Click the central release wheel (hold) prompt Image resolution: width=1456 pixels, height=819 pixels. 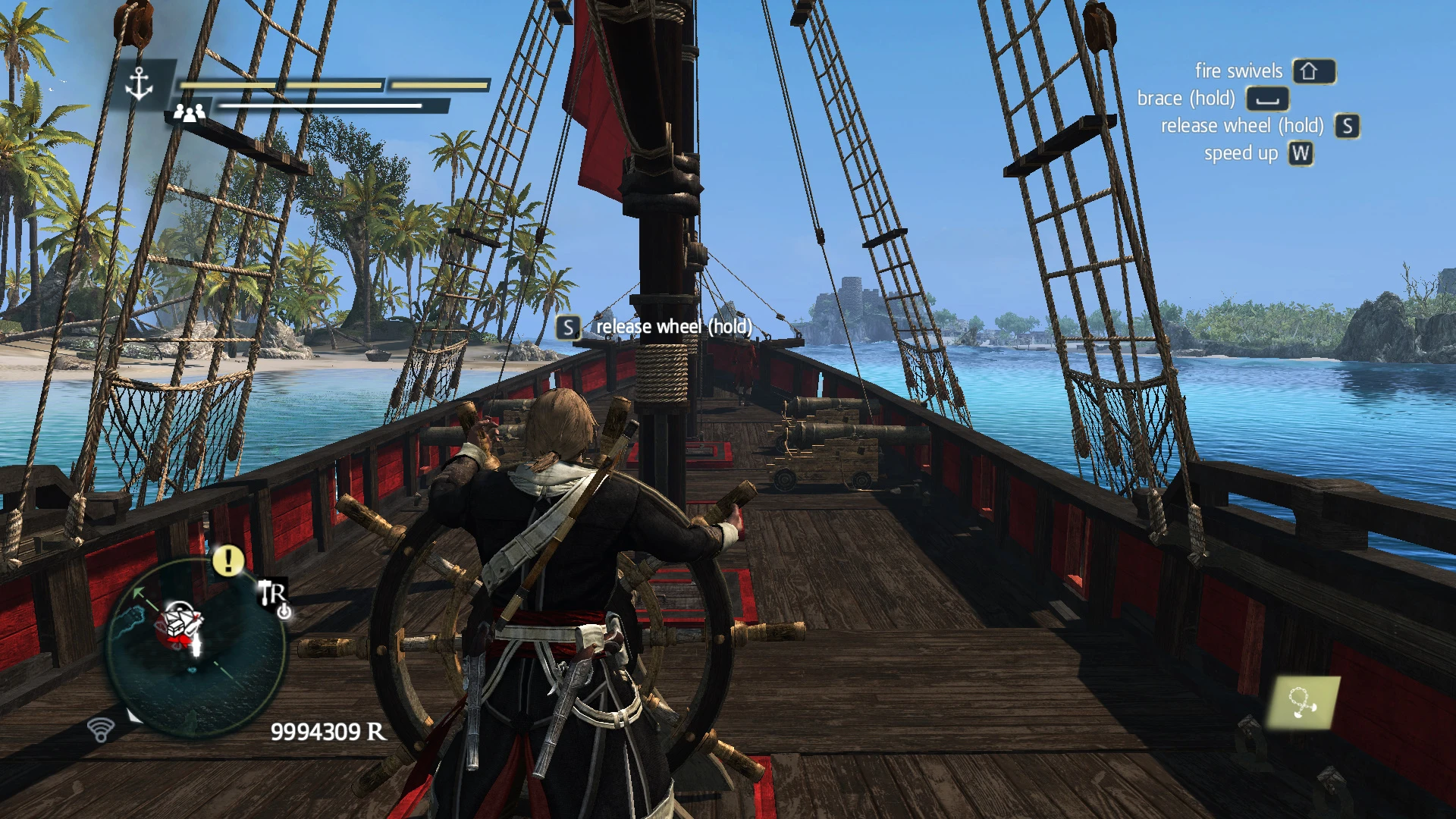pyautogui.click(x=673, y=328)
